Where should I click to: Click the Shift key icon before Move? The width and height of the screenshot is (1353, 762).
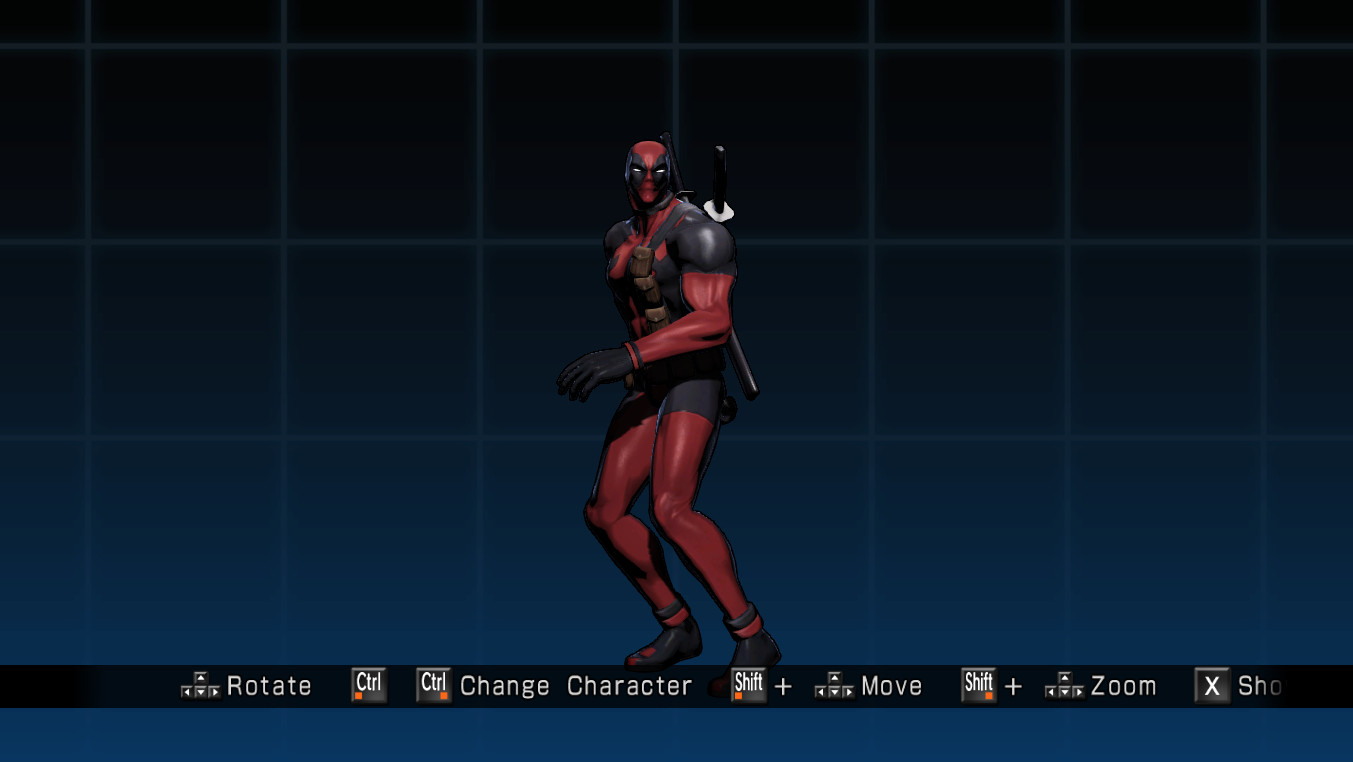tap(748, 686)
